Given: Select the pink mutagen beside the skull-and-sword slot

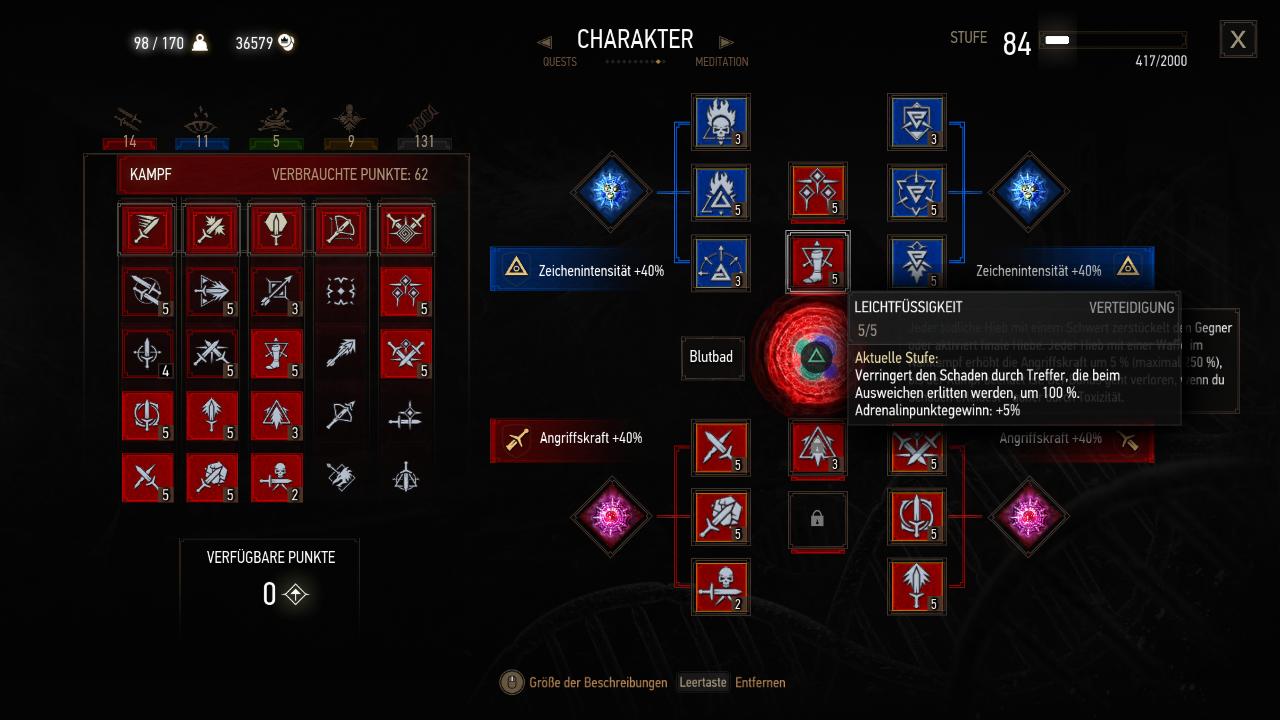Looking at the screenshot, I should [x=611, y=517].
